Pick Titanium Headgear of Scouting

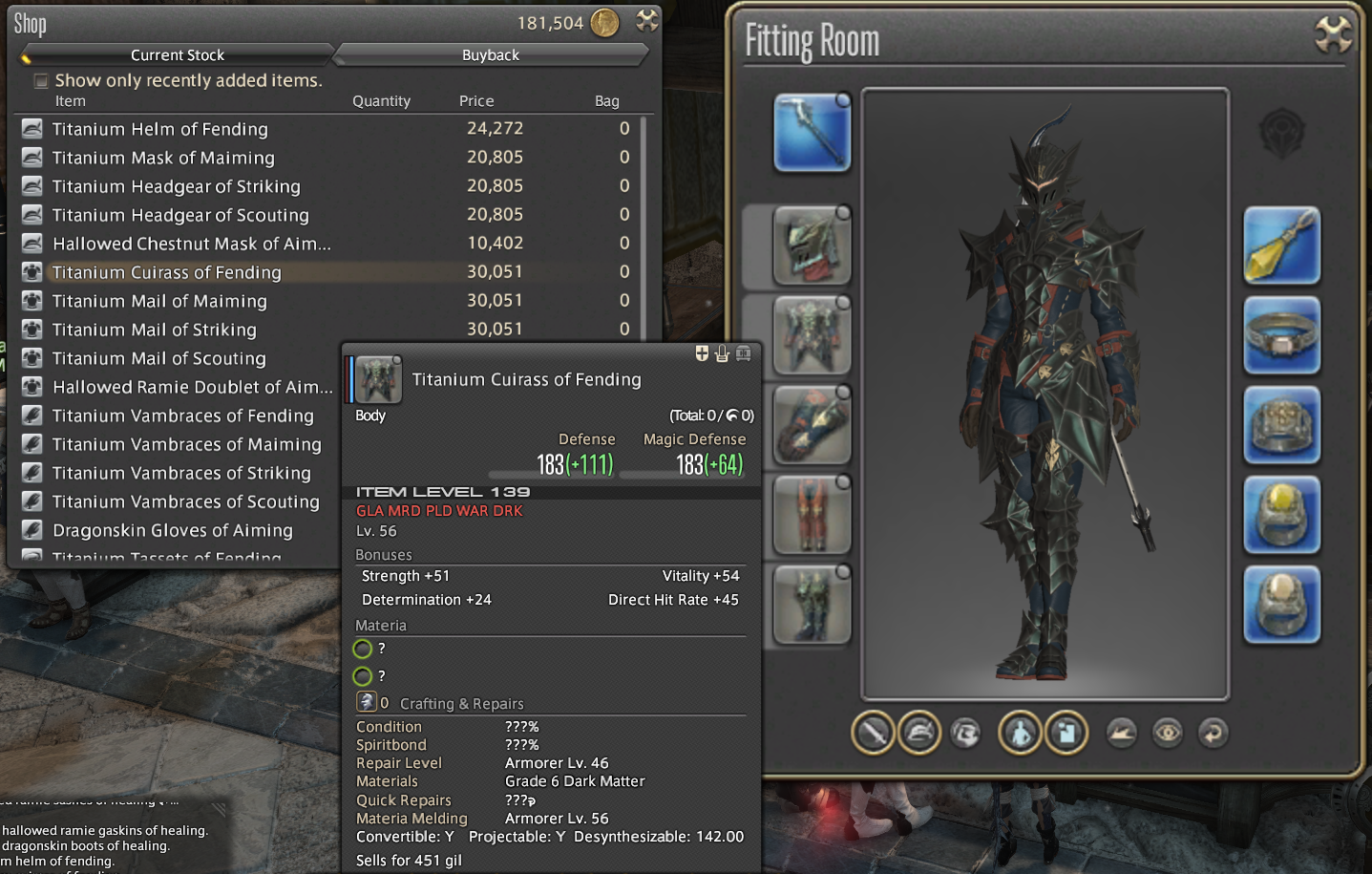[x=180, y=215]
